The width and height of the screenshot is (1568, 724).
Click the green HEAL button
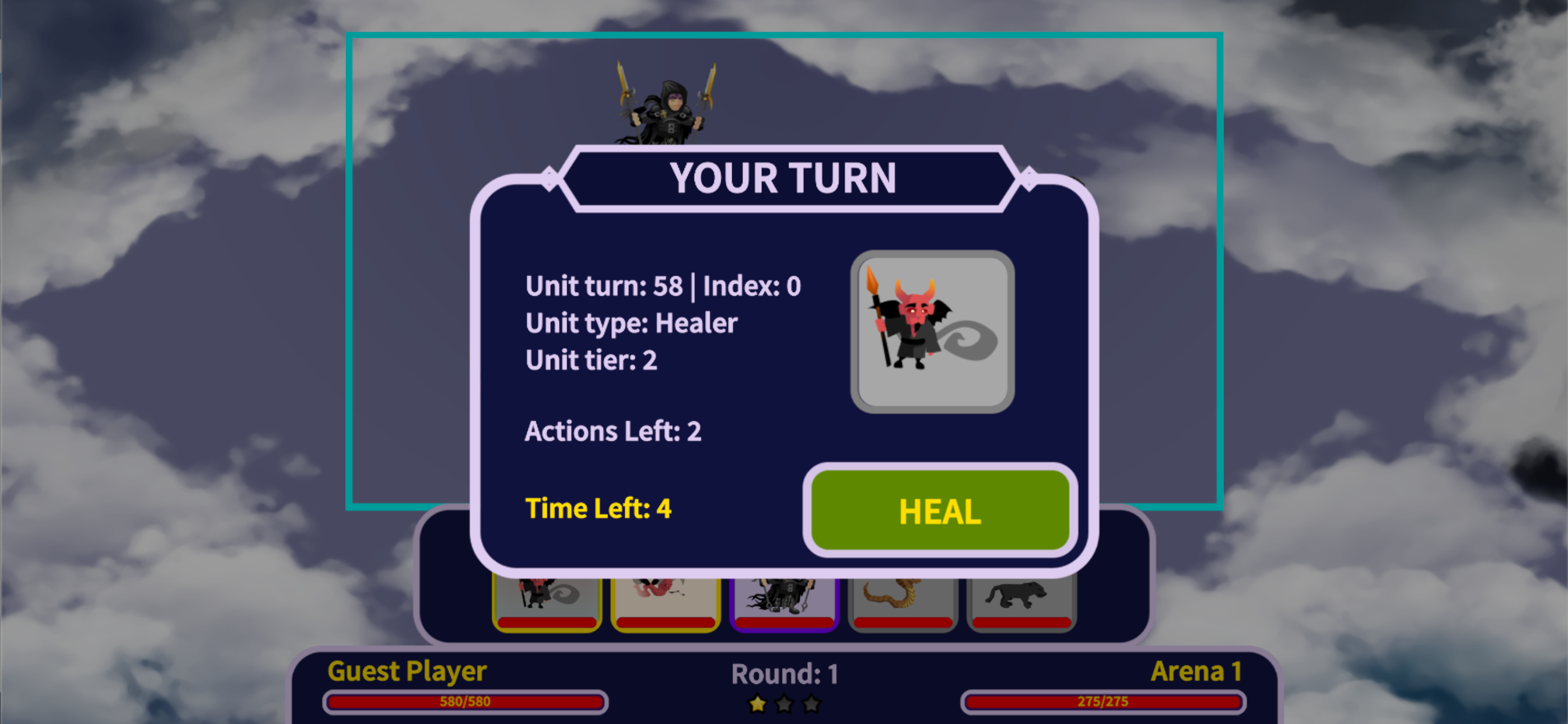point(940,510)
